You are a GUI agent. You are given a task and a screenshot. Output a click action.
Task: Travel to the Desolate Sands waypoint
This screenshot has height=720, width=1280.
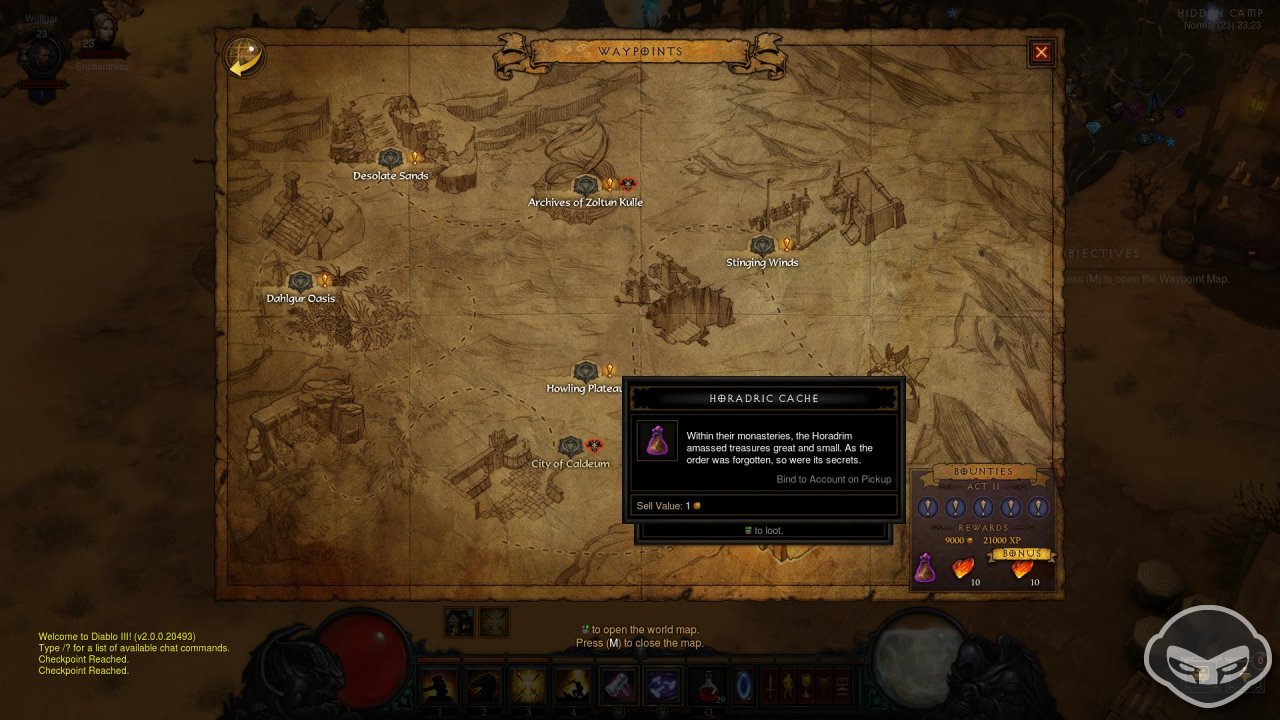click(x=390, y=159)
